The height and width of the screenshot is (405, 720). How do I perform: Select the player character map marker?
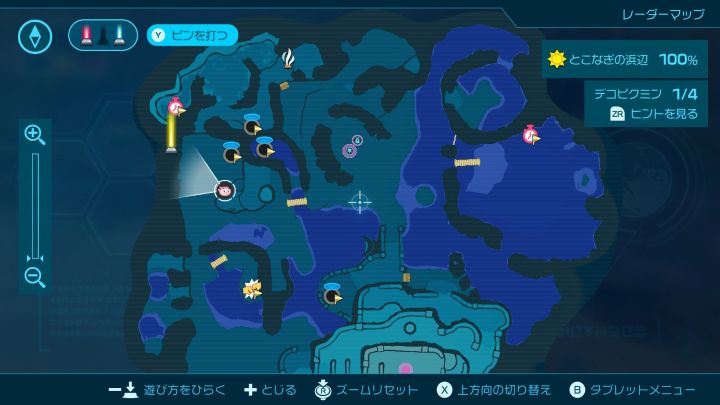(x=225, y=189)
